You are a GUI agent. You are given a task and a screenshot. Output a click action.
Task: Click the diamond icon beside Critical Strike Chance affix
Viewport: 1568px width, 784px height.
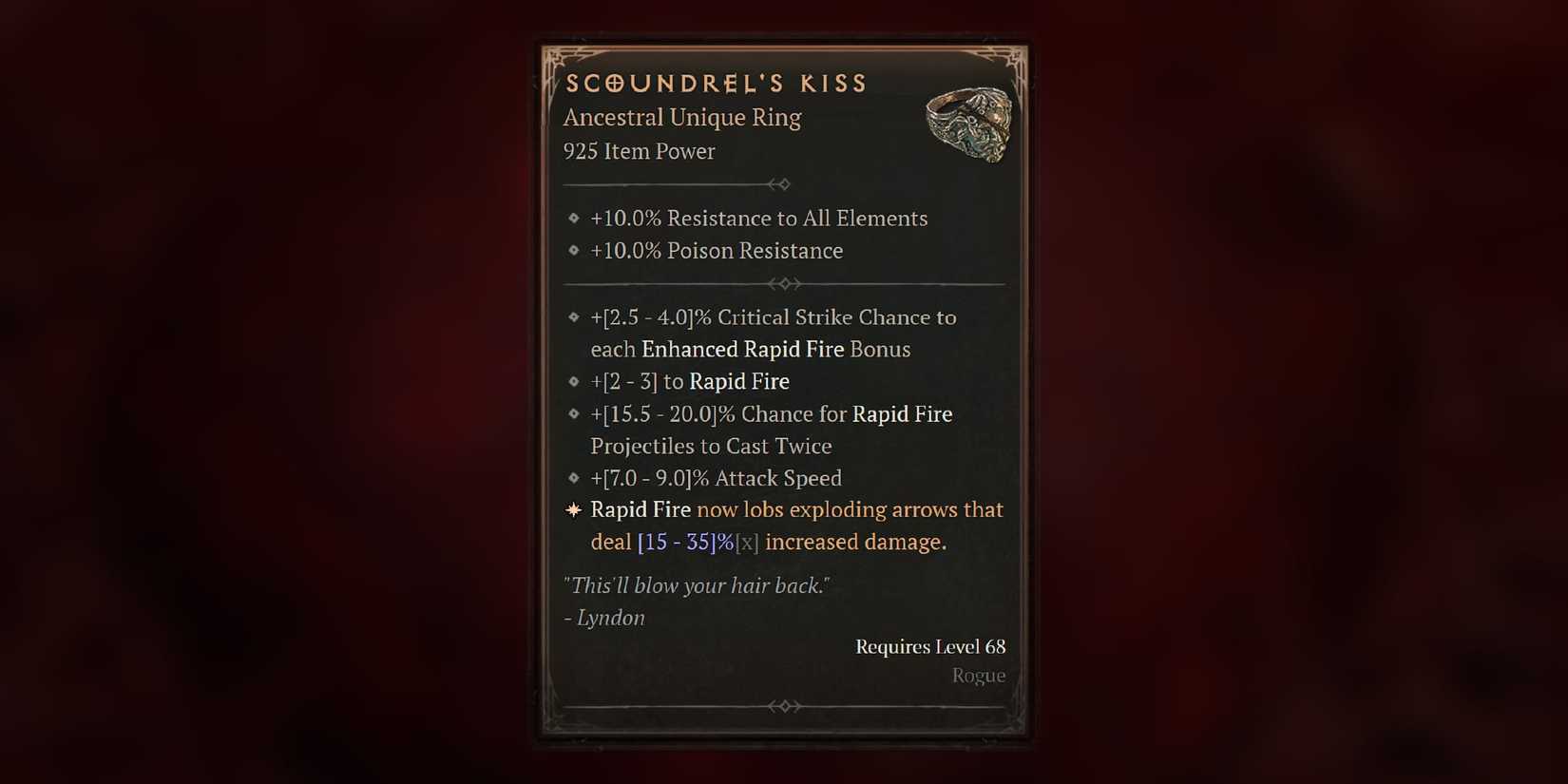click(x=573, y=317)
